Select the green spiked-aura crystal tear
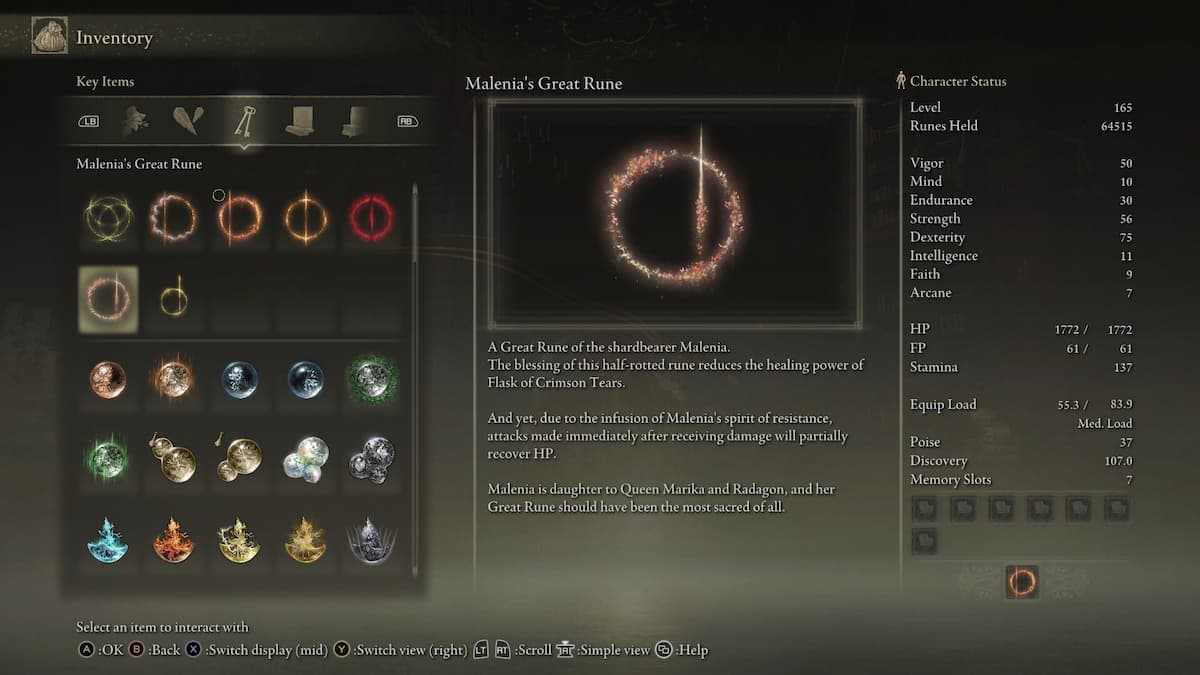Image resolution: width=1200 pixels, height=675 pixels. (x=372, y=380)
